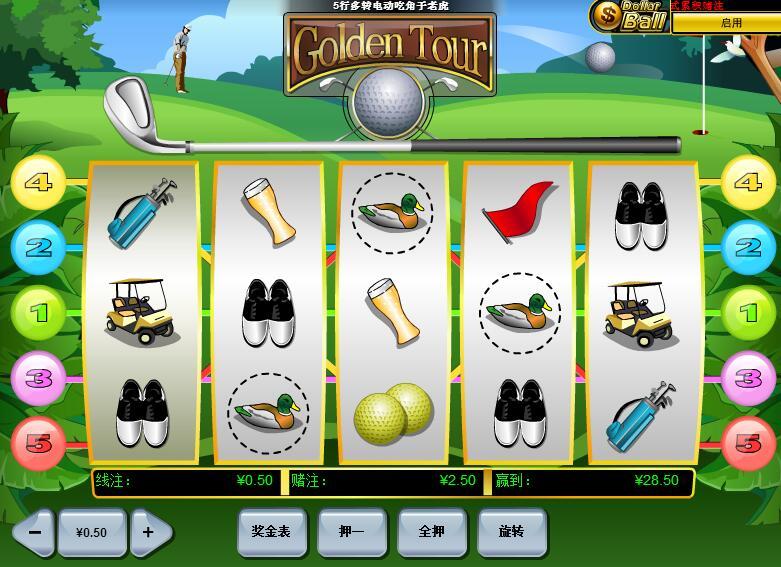Decrease coin value with the minus arrow
This screenshot has height=567, width=781.
point(34,532)
